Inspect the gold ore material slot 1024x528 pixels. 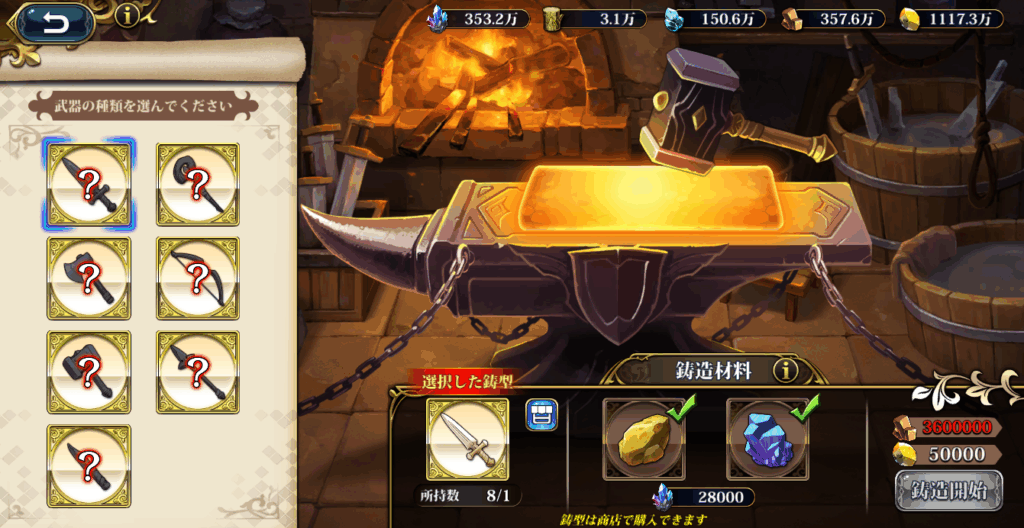644,440
